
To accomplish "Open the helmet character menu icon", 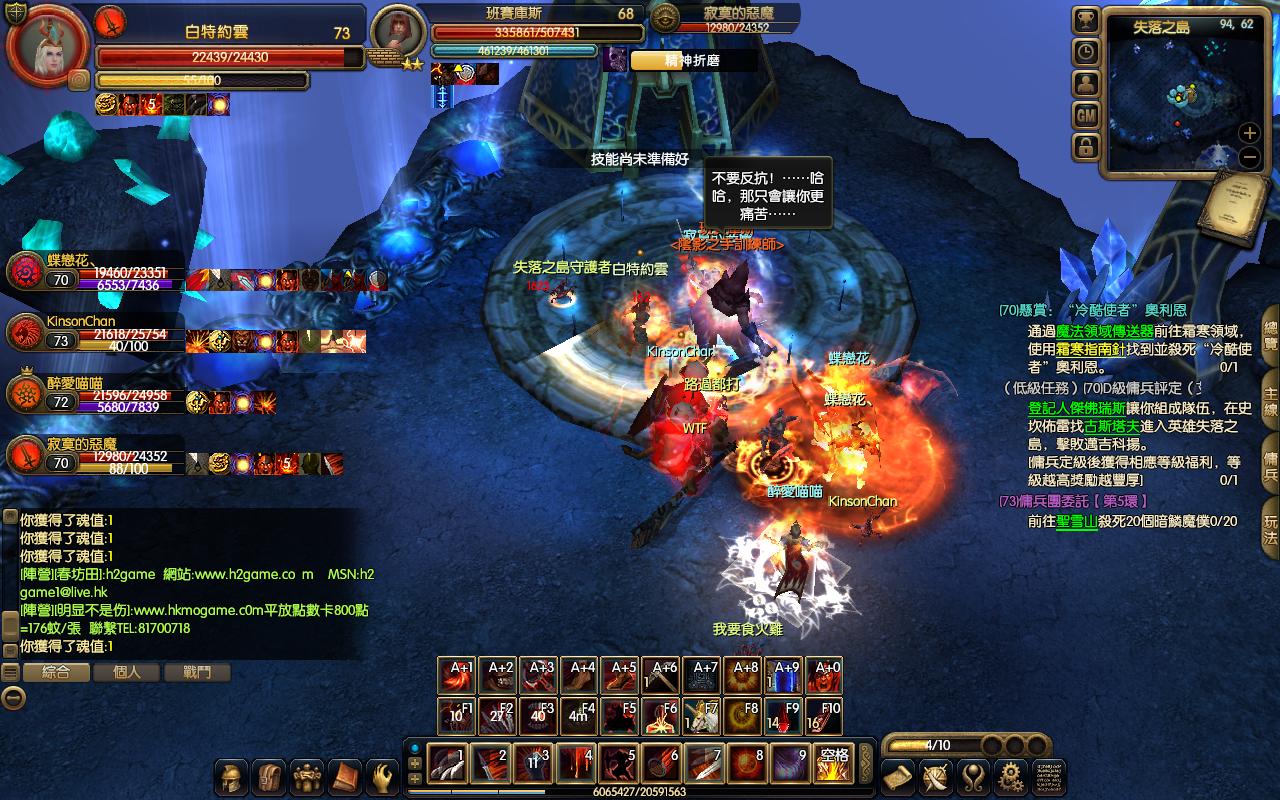I will pyautogui.click(x=231, y=777).
